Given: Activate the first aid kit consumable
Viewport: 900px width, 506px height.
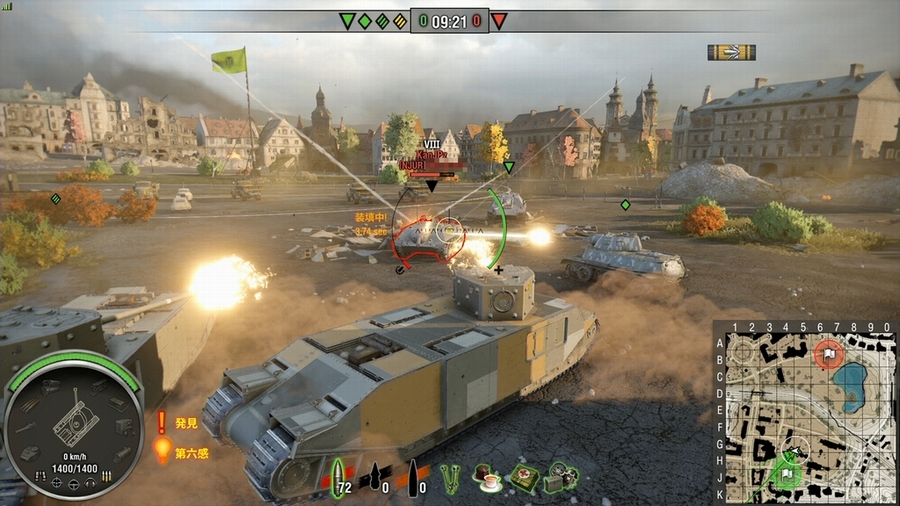Looking at the screenshot, I should click(x=524, y=477).
